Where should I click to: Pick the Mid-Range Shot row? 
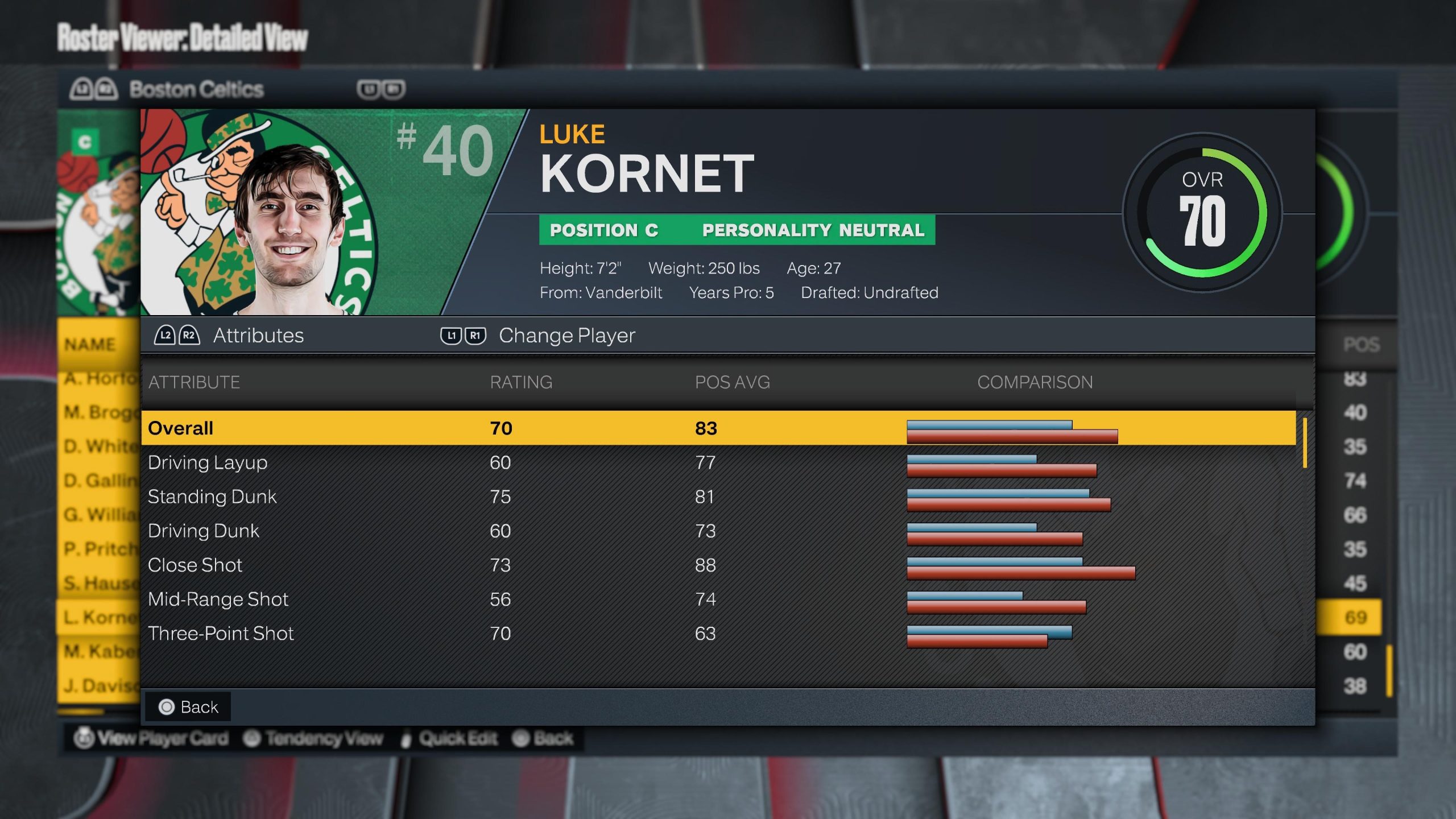click(x=718, y=599)
